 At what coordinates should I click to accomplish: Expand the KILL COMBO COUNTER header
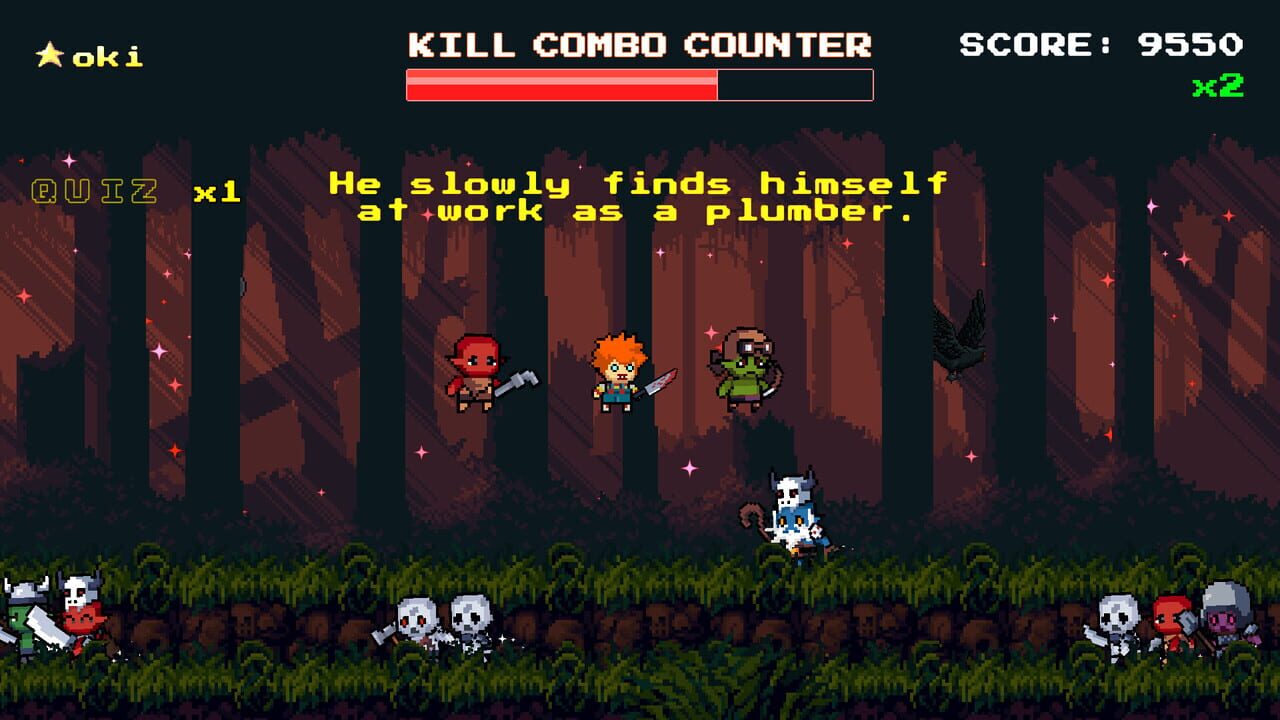click(639, 46)
